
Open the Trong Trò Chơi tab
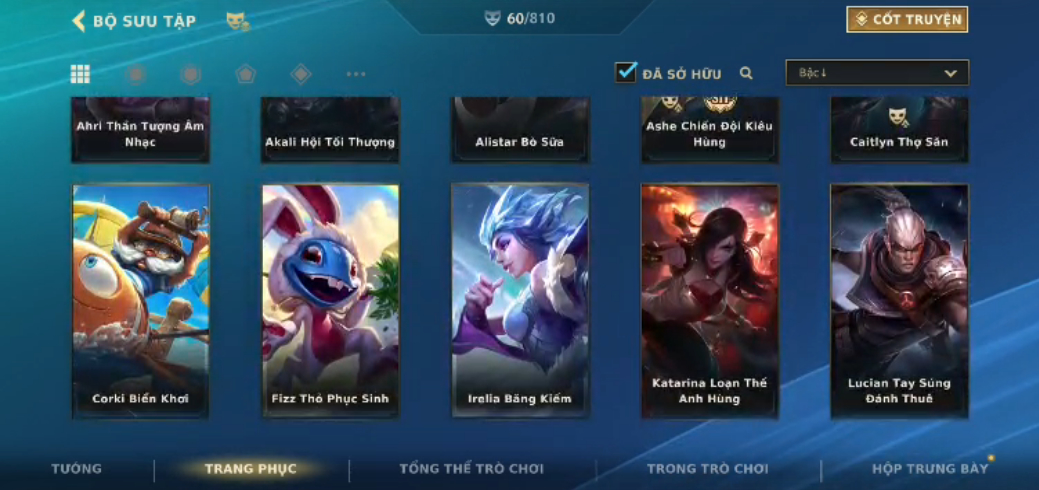[707, 468]
